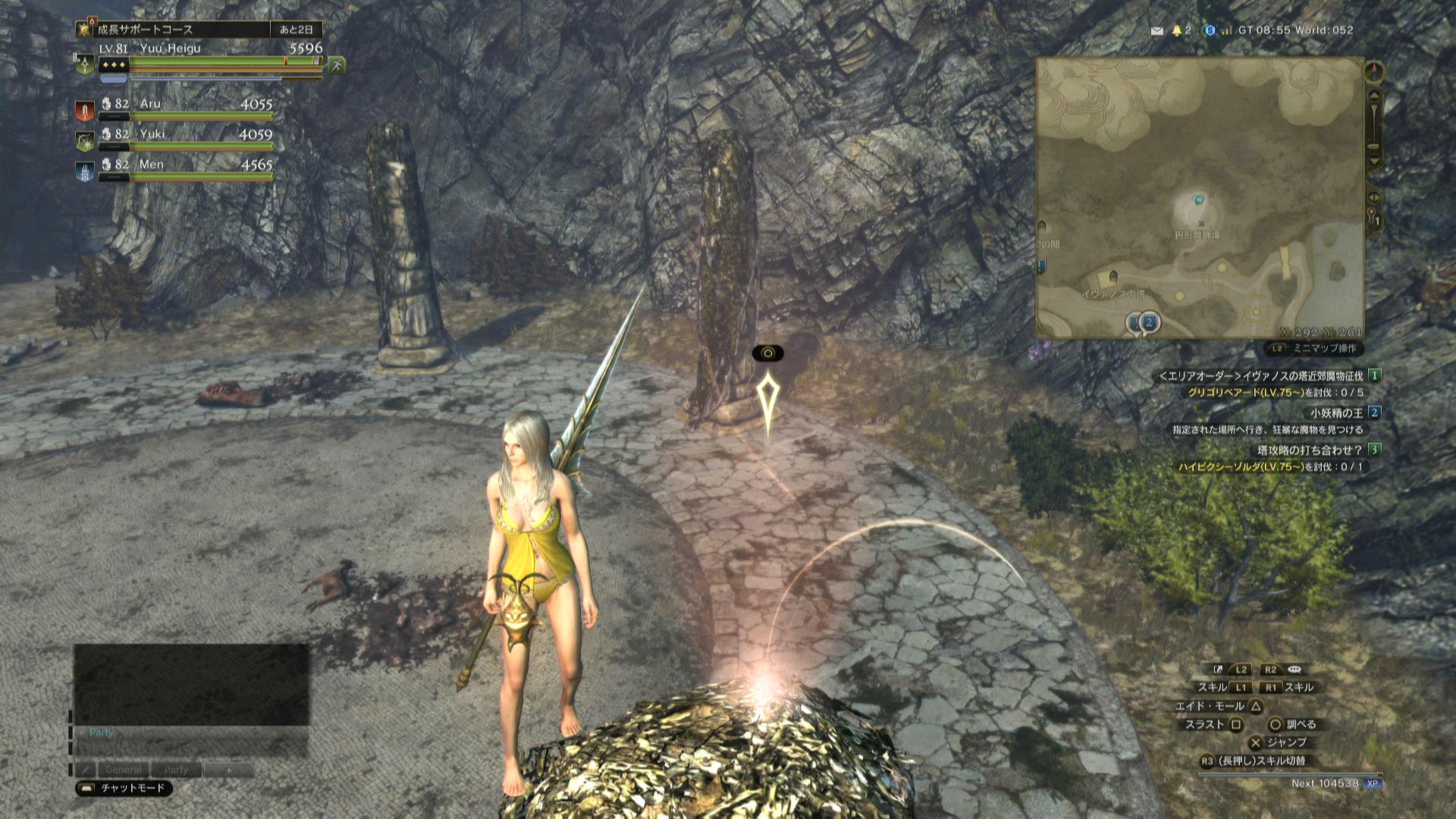Click the green running-figure sprint icon
The height and width of the screenshot is (819, 1456).
click(x=336, y=66)
